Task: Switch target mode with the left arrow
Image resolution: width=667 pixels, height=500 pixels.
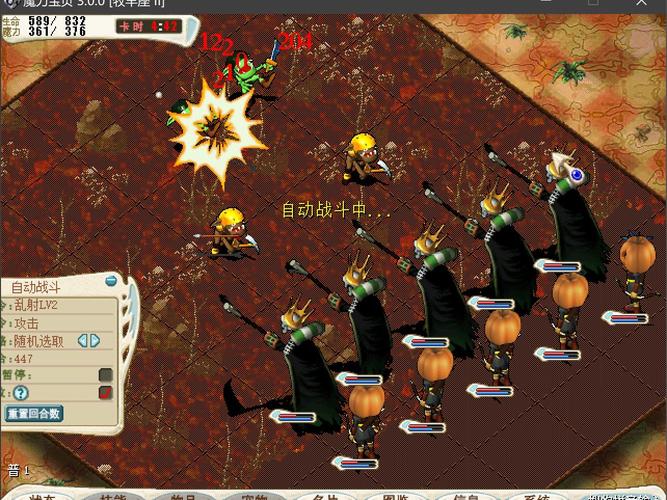Action: click(x=81, y=341)
